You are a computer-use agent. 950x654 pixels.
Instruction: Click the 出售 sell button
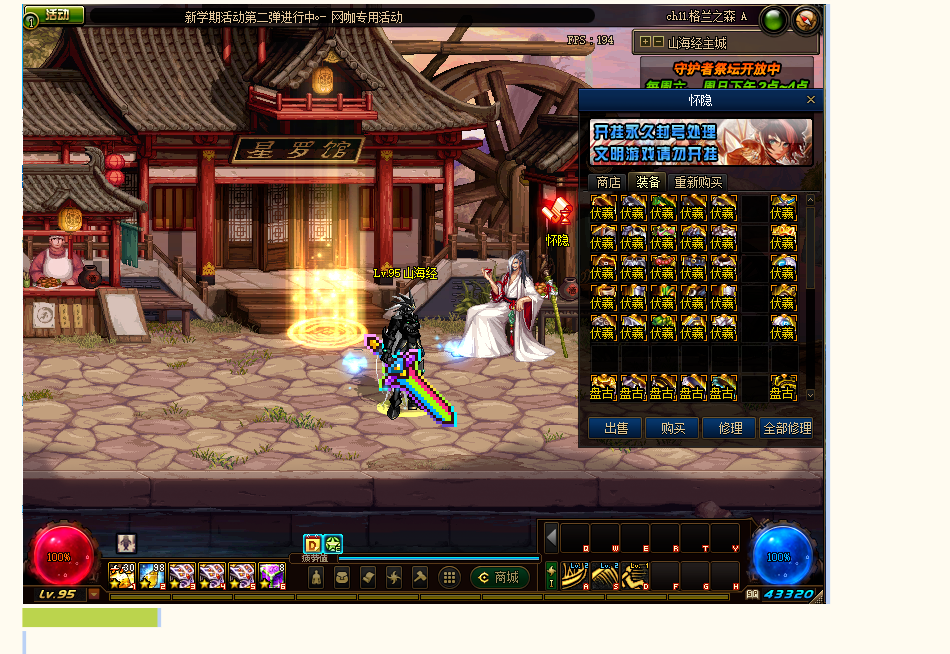[x=615, y=428]
